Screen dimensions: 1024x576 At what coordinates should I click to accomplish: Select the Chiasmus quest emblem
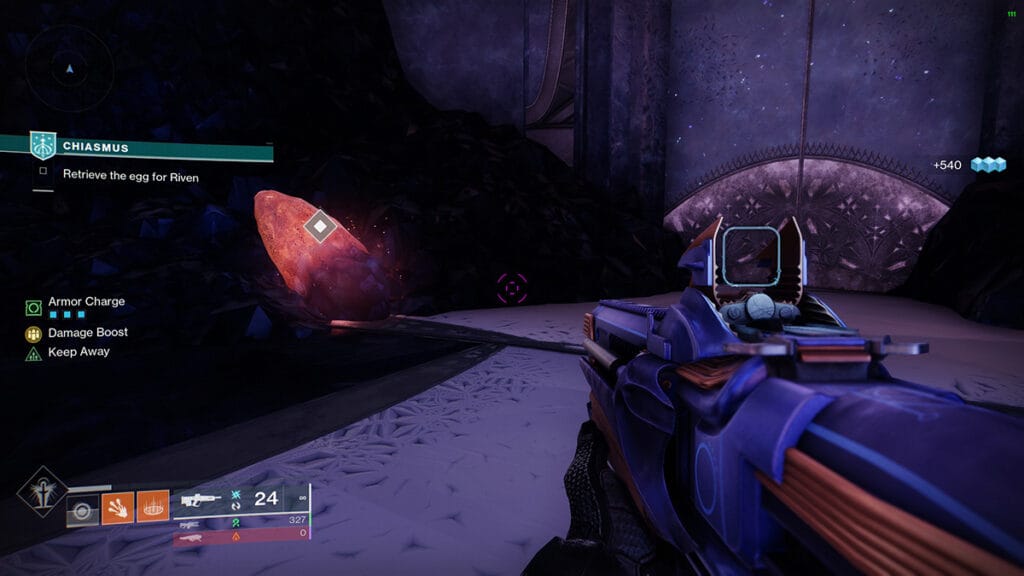(x=43, y=146)
